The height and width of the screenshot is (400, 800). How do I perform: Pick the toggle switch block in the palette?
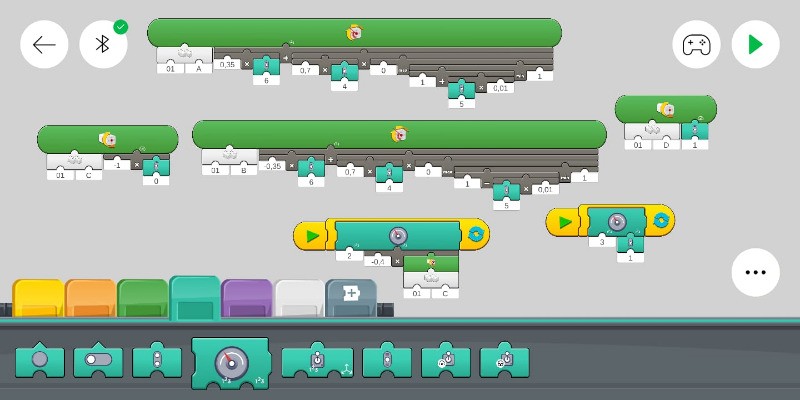98,361
